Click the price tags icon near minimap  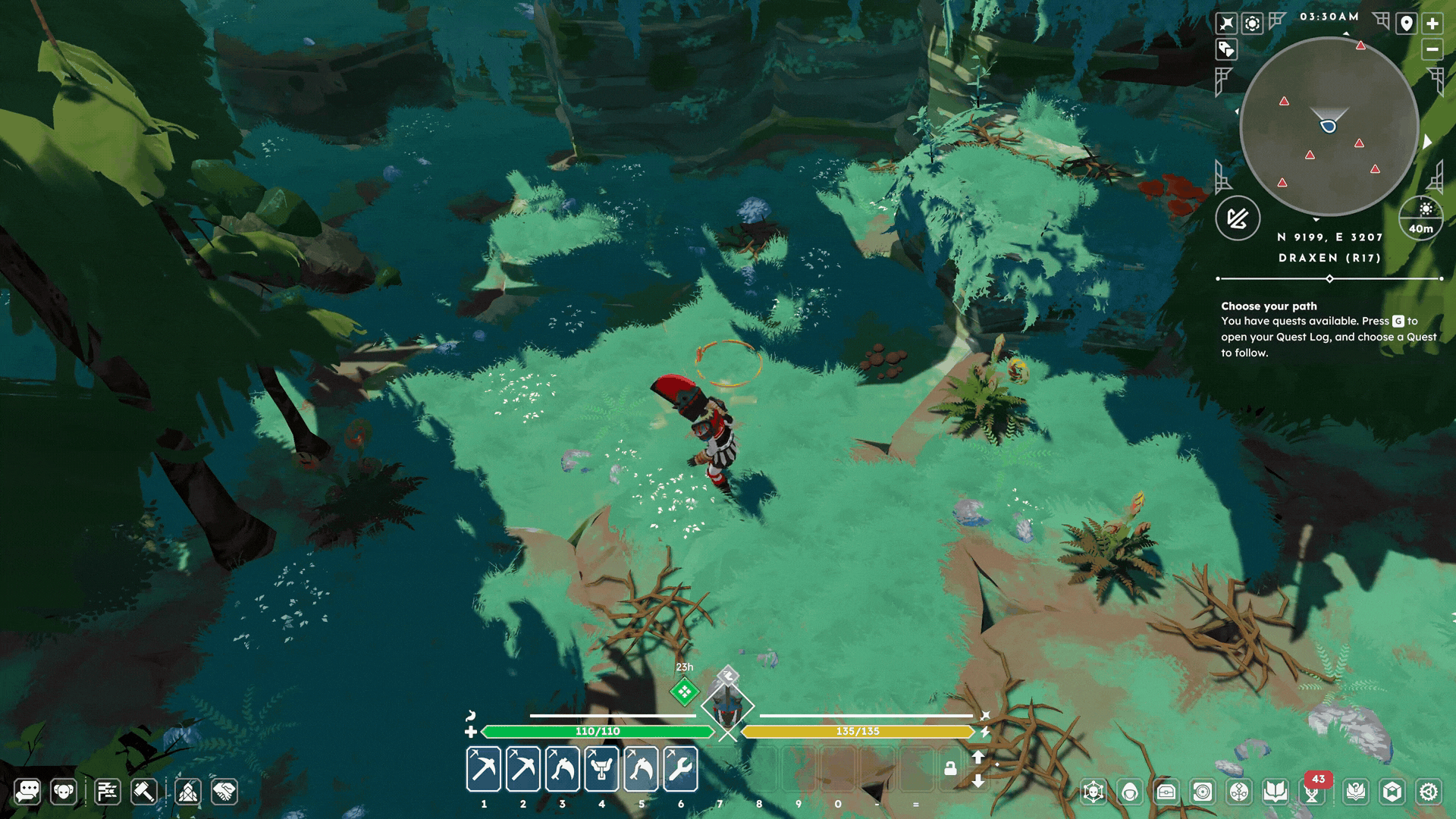pyautogui.click(x=1226, y=50)
